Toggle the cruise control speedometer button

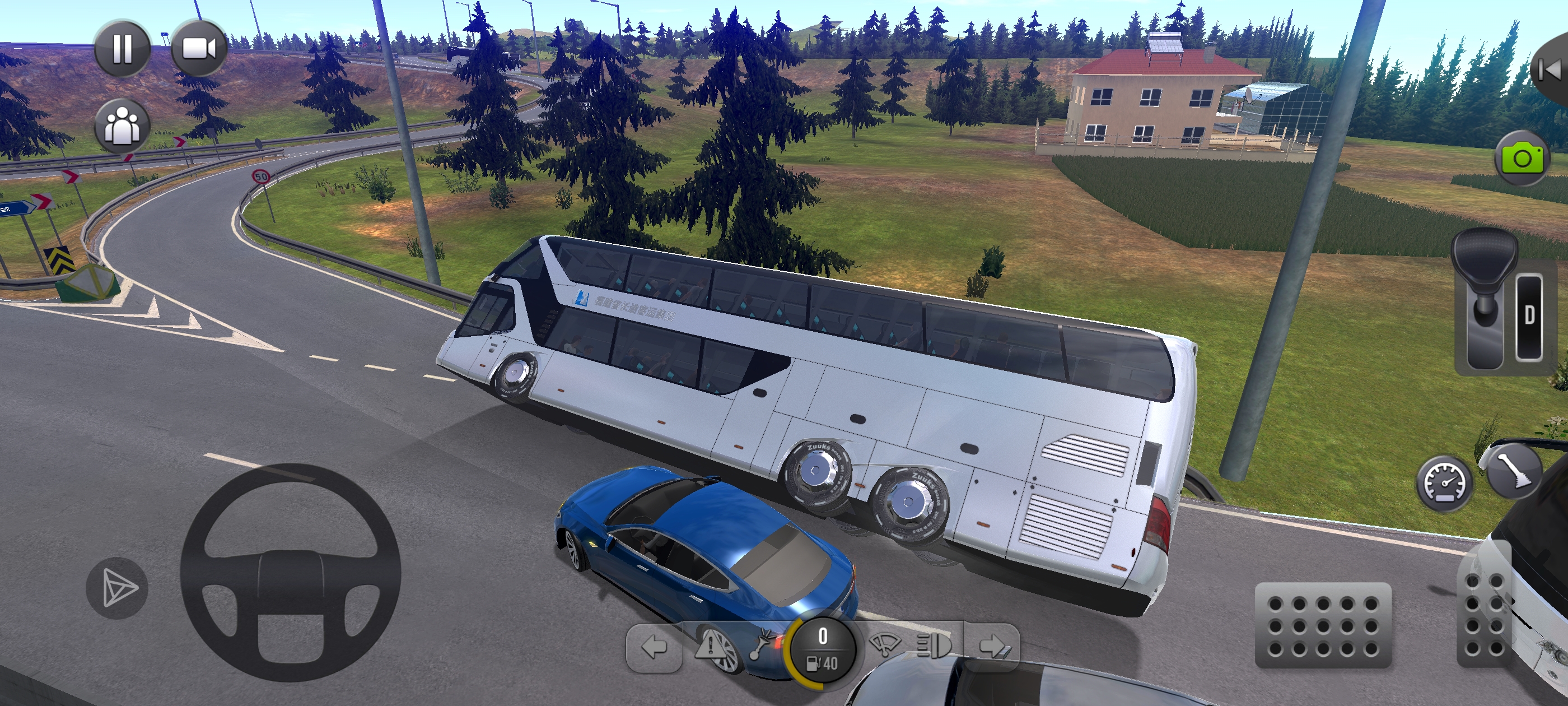click(x=1445, y=482)
